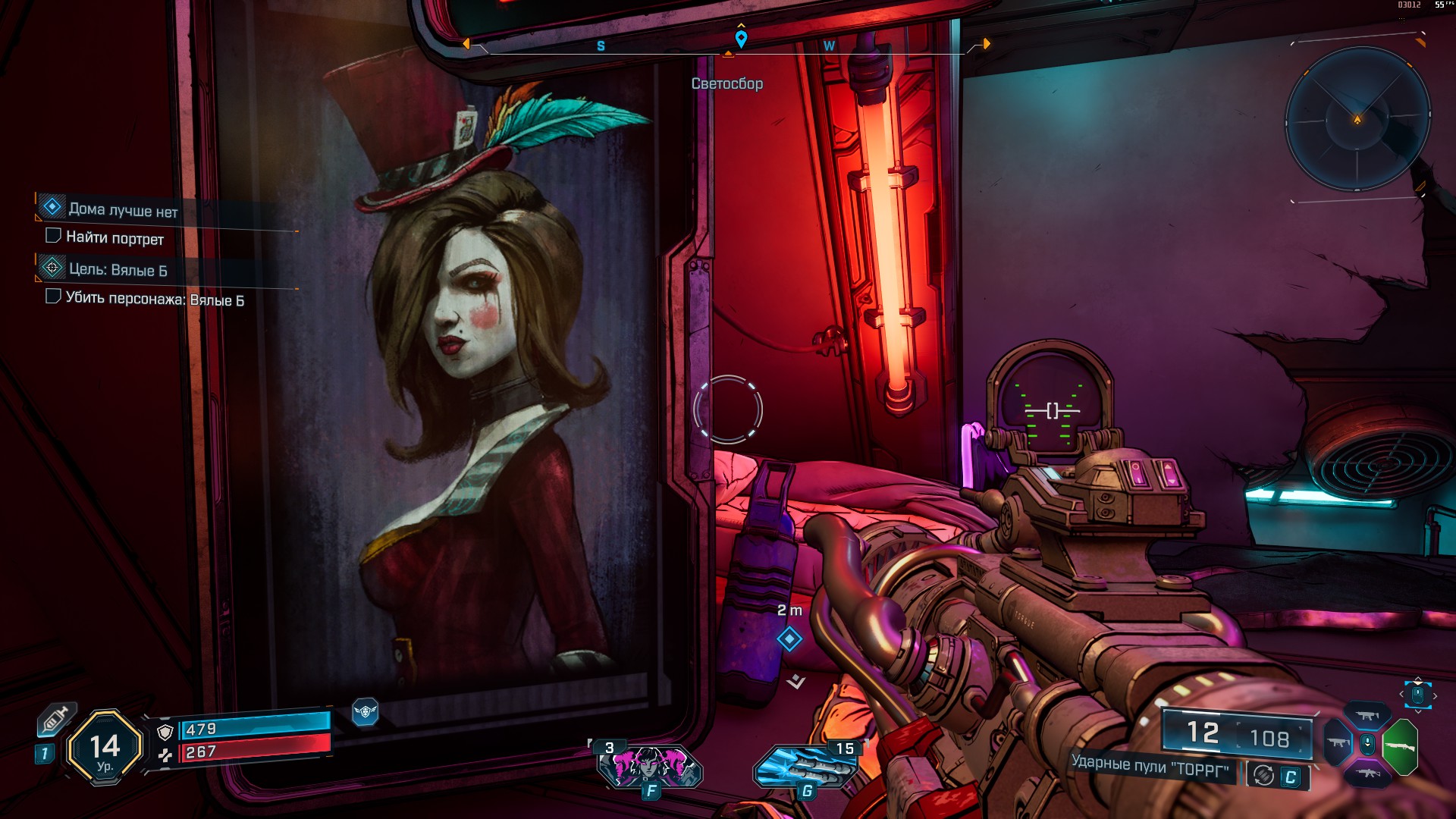This screenshot has width=1456, height=819.
Task: Open the circular minimap radar
Action: (x=1357, y=120)
